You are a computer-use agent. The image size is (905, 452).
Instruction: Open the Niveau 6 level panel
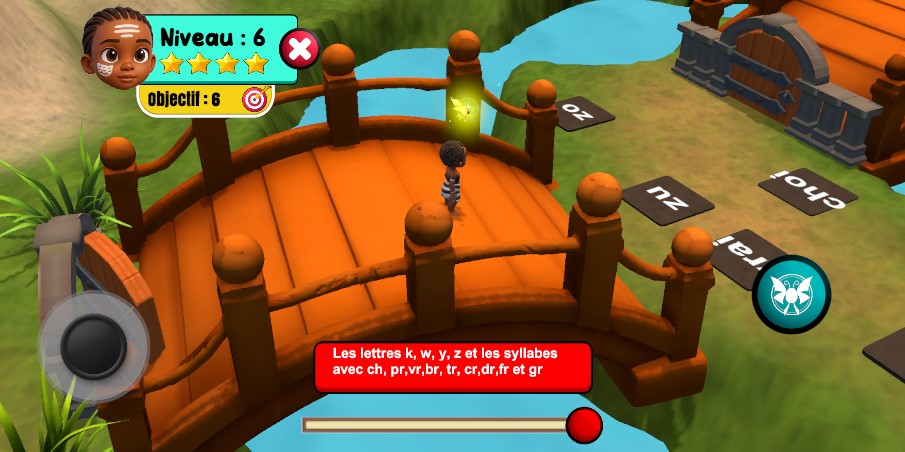(x=214, y=48)
